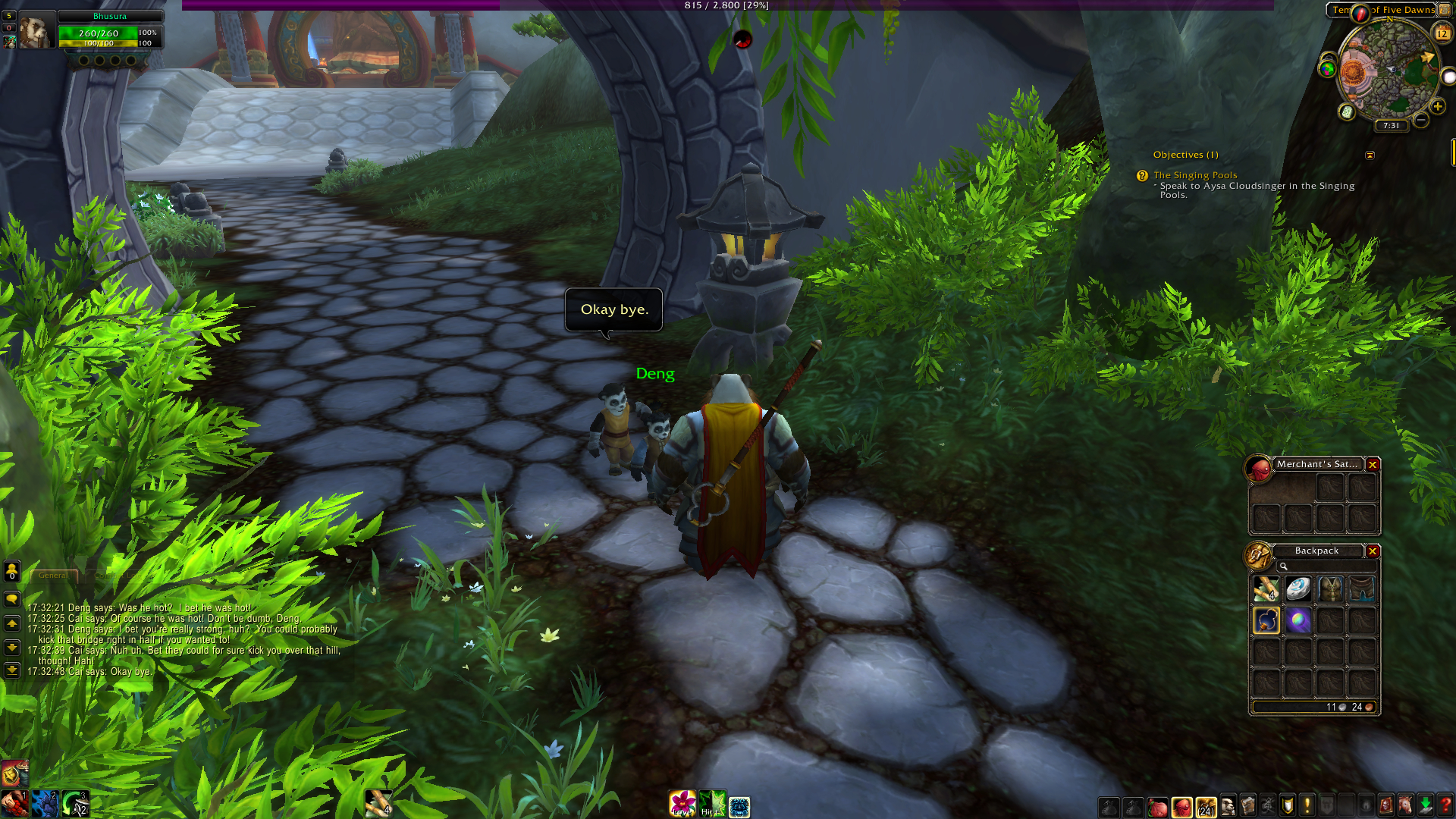Close the Backpack window
This screenshot has width=1456, height=819.
point(1373,551)
